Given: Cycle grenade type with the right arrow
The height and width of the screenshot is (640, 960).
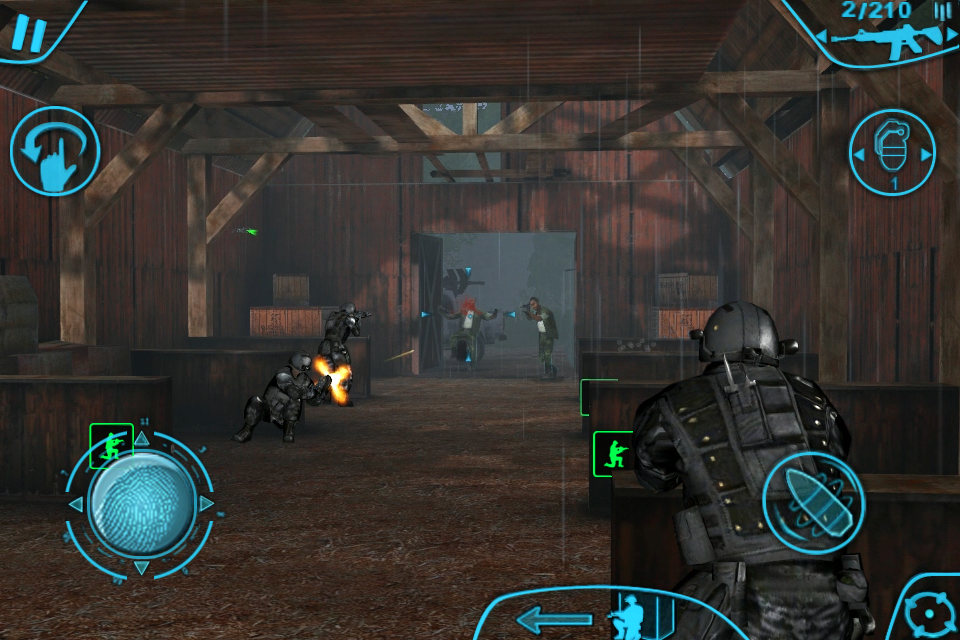Looking at the screenshot, I should tap(927, 154).
